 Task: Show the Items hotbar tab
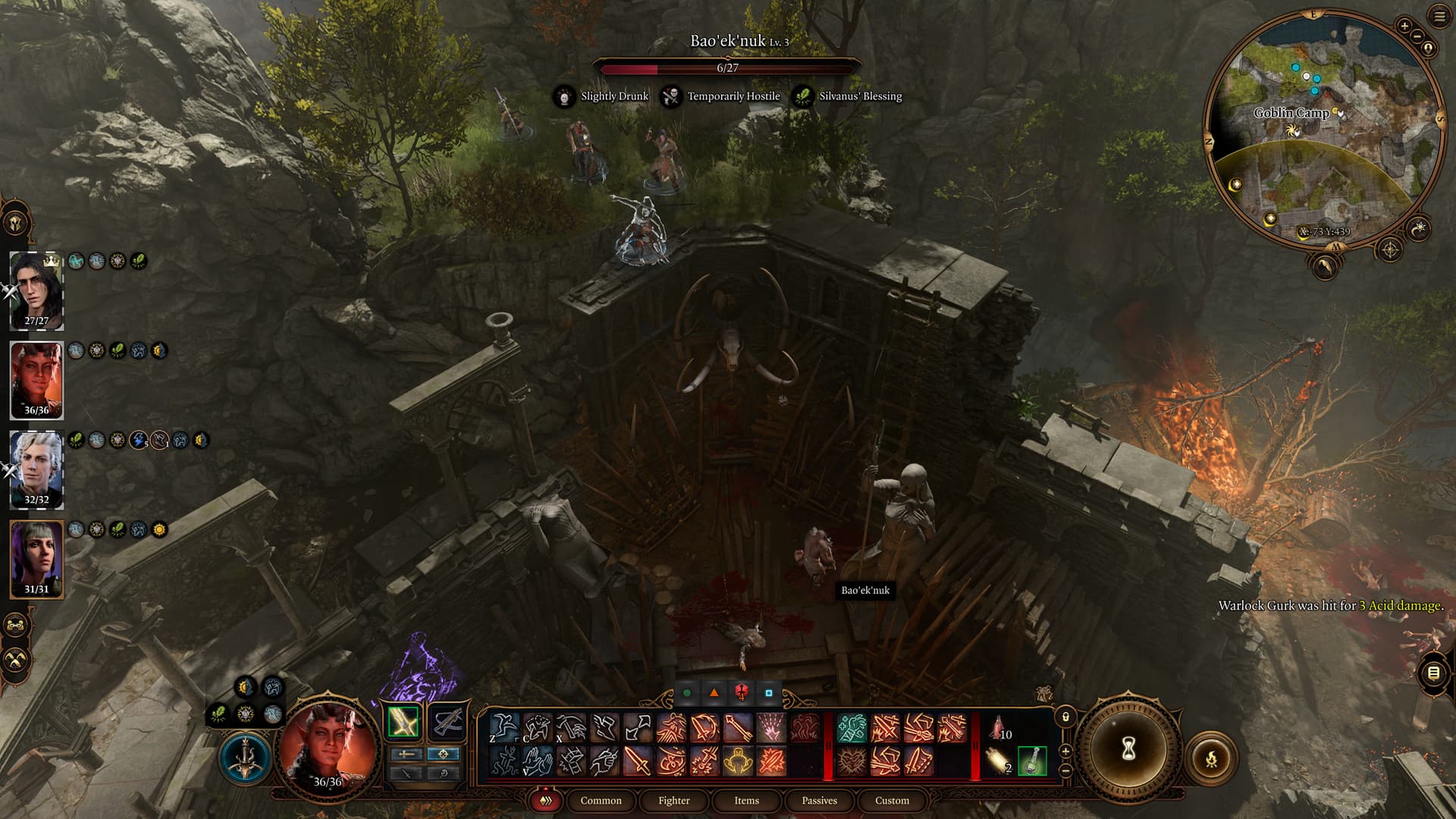[x=746, y=800]
